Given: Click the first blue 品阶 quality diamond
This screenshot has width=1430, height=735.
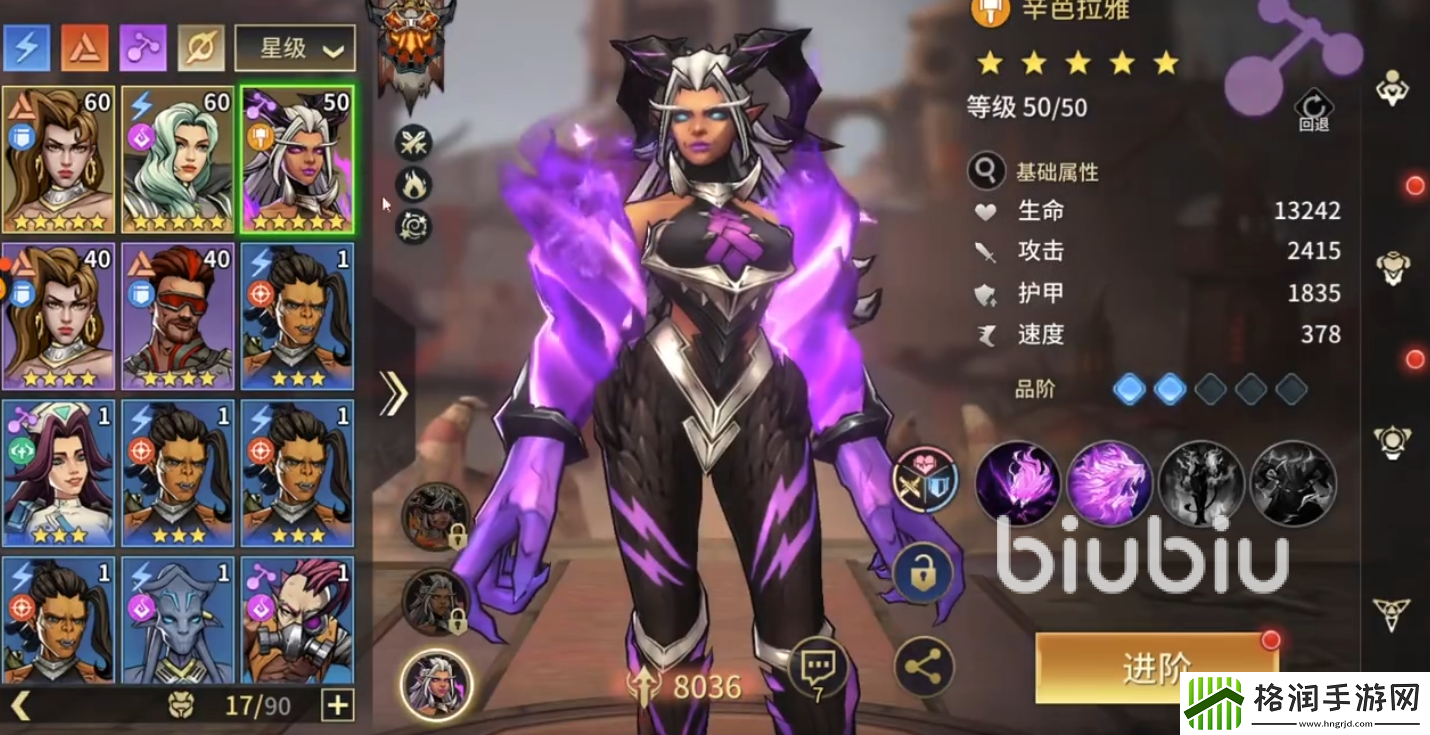Looking at the screenshot, I should click(1127, 388).
